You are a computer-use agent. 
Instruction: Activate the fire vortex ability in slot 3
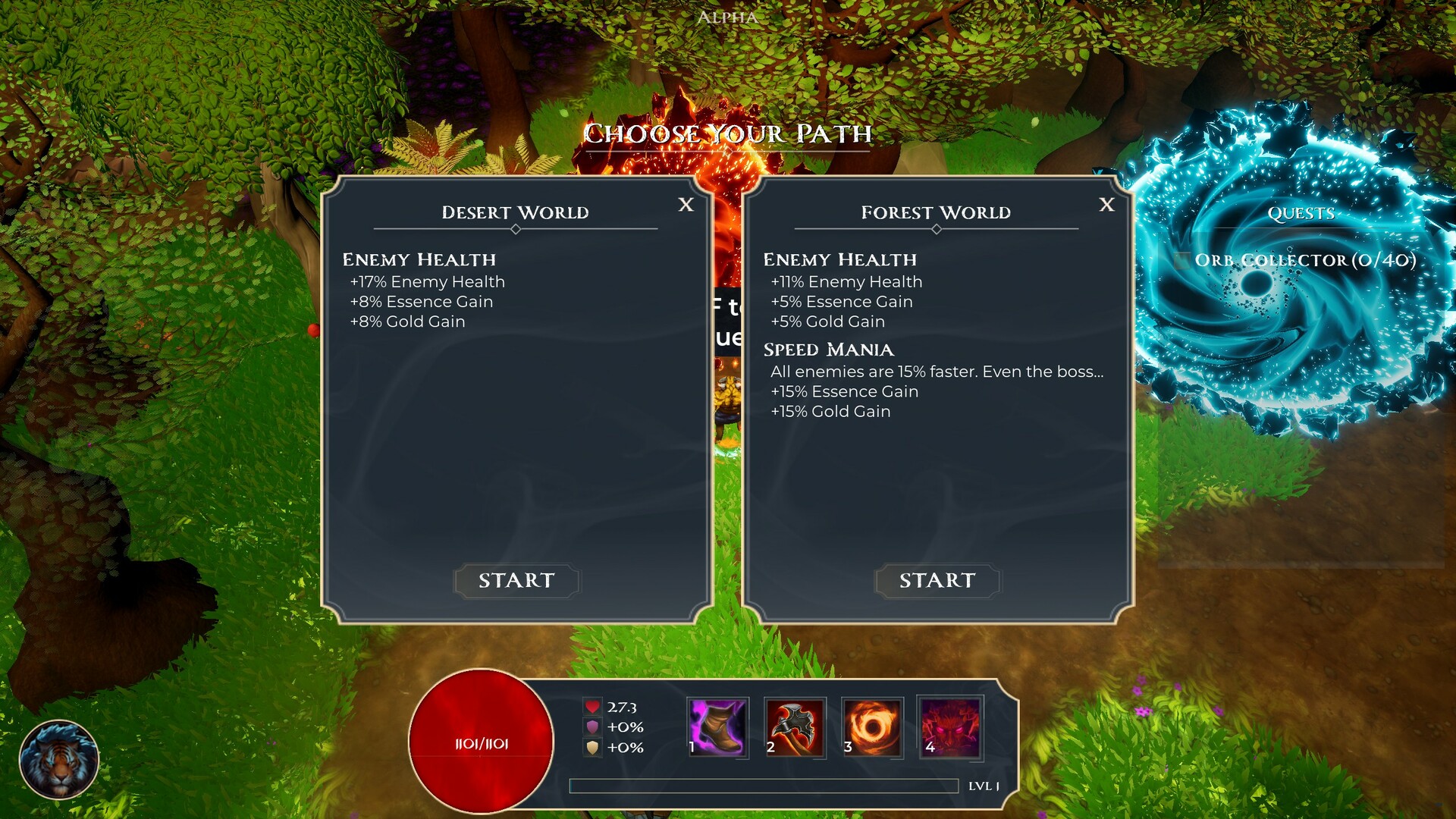coord(874,728)
